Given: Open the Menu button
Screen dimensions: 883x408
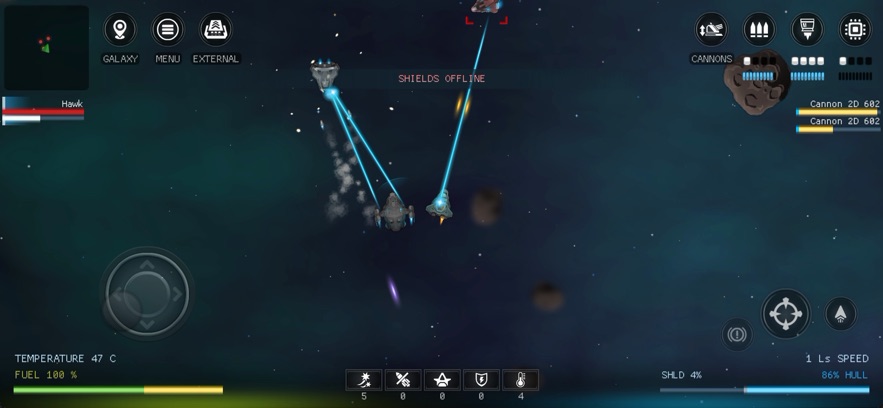Looking at the screenshot, I should pos(167,30).
